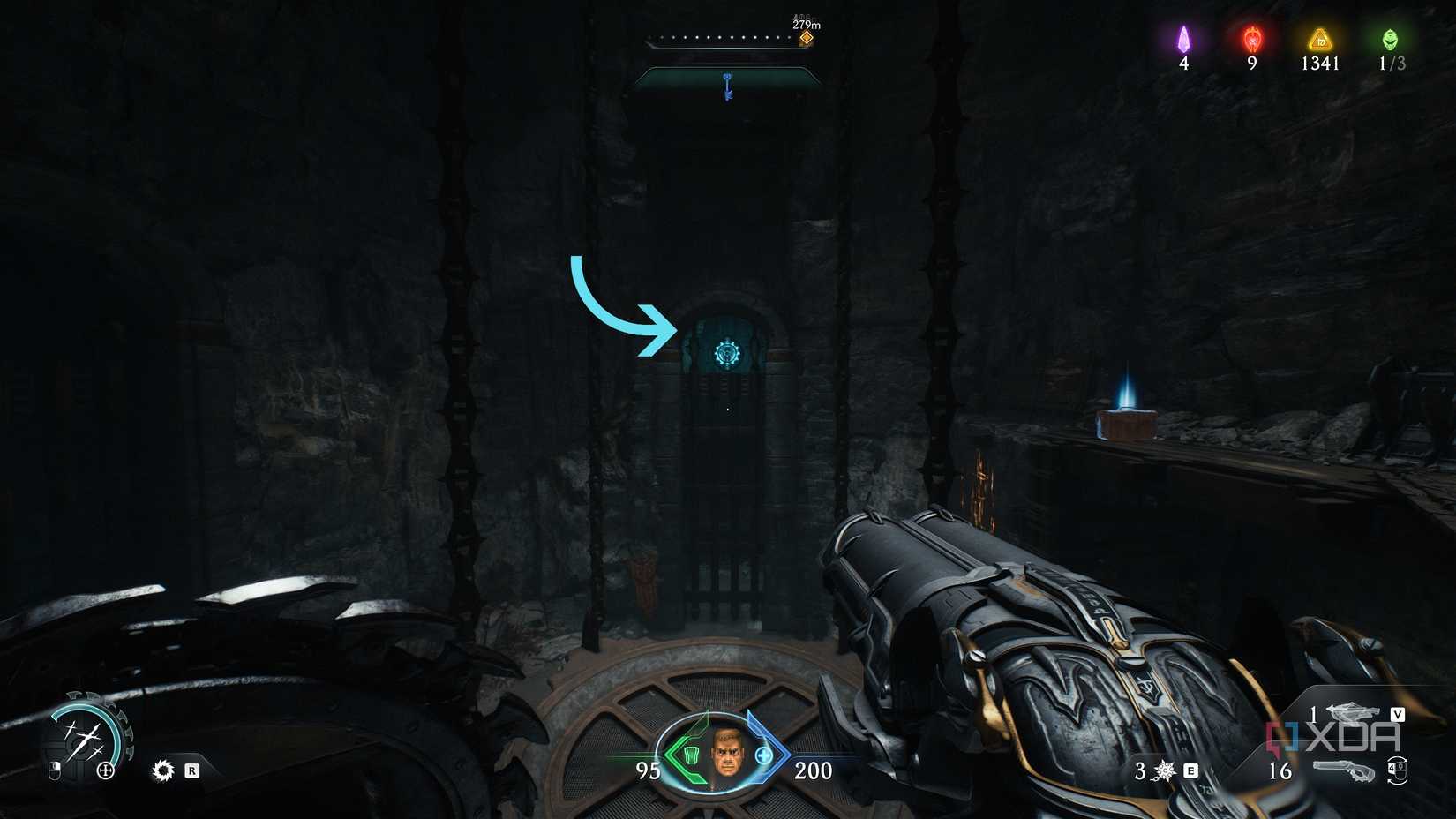Select the purple crystal currency icon

pos(1183,39)
